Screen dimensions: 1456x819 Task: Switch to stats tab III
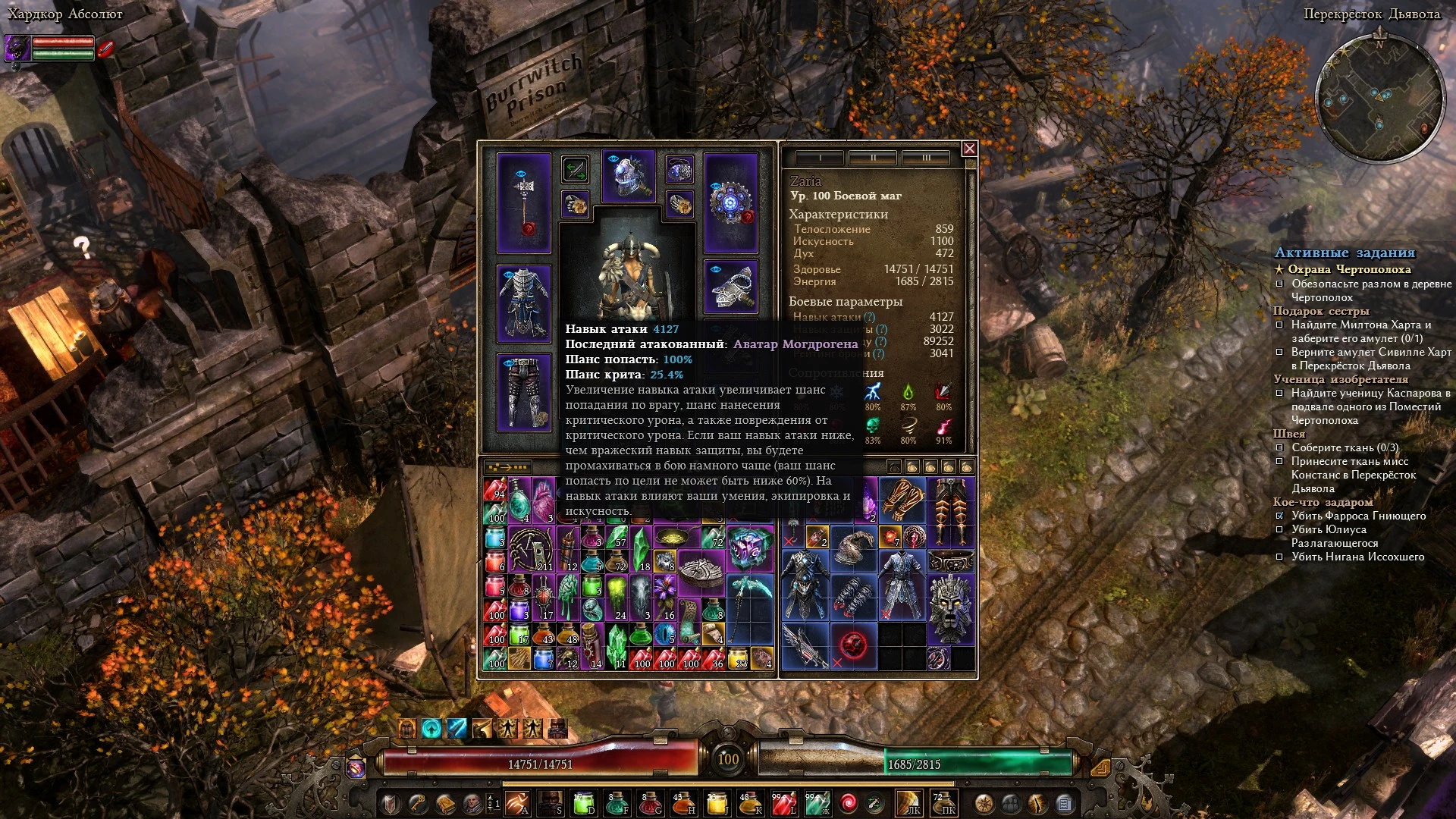click(x=925, y=158)
